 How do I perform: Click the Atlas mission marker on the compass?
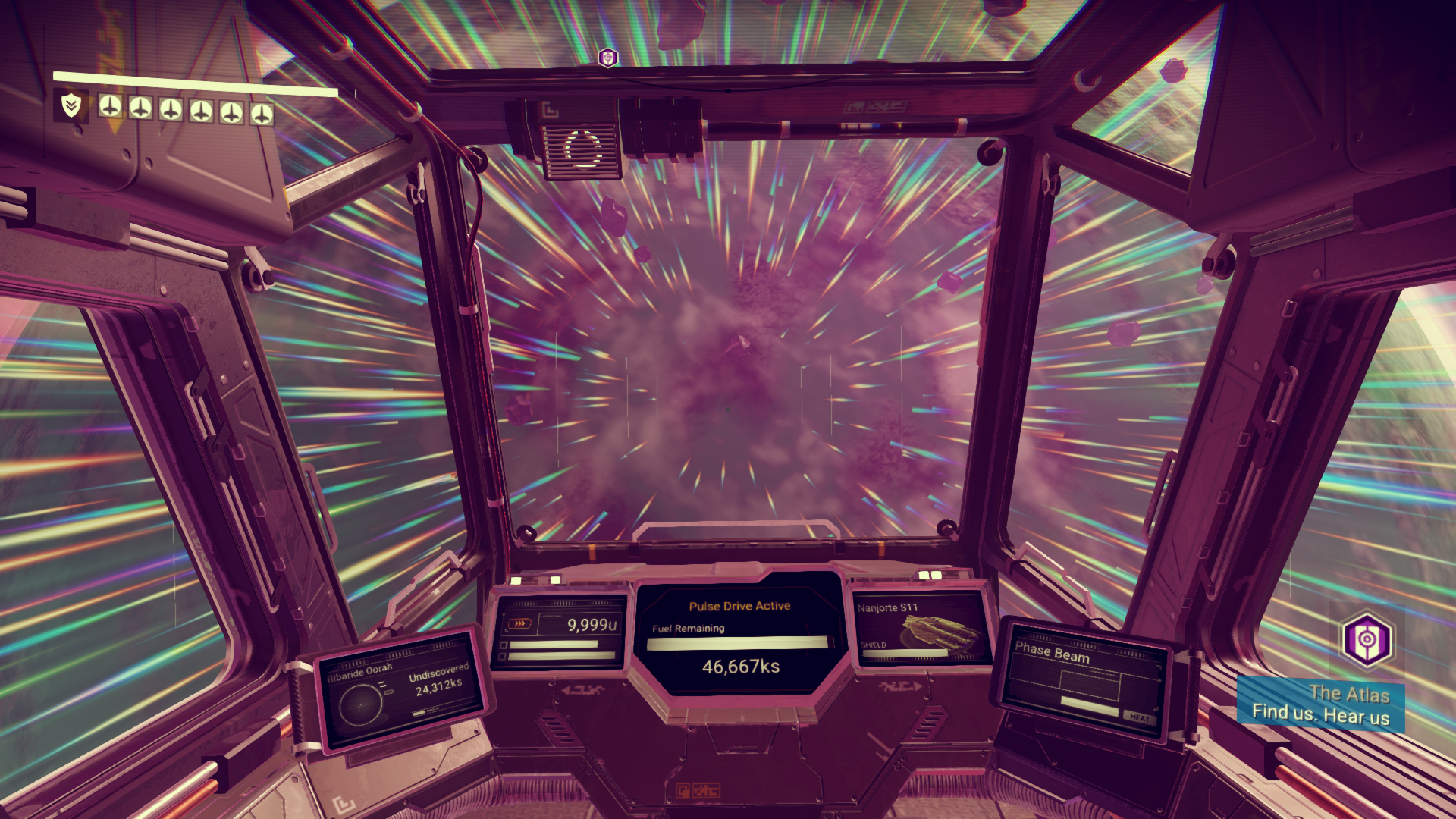(607, 58)
